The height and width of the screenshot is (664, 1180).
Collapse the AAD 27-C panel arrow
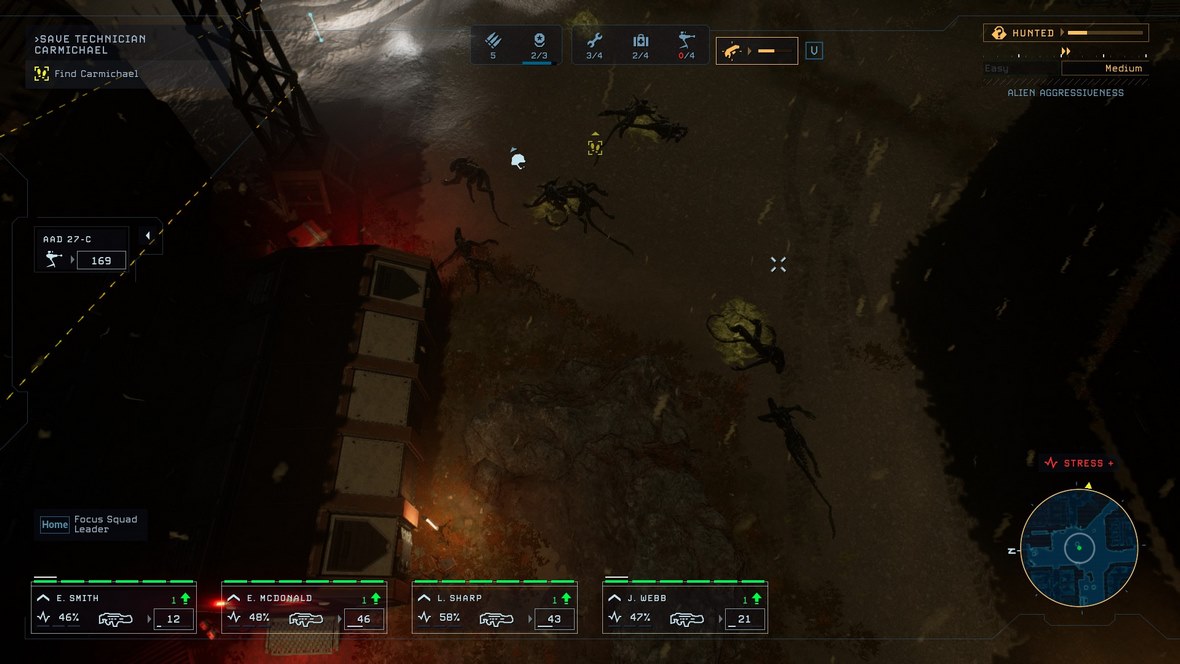148,236
